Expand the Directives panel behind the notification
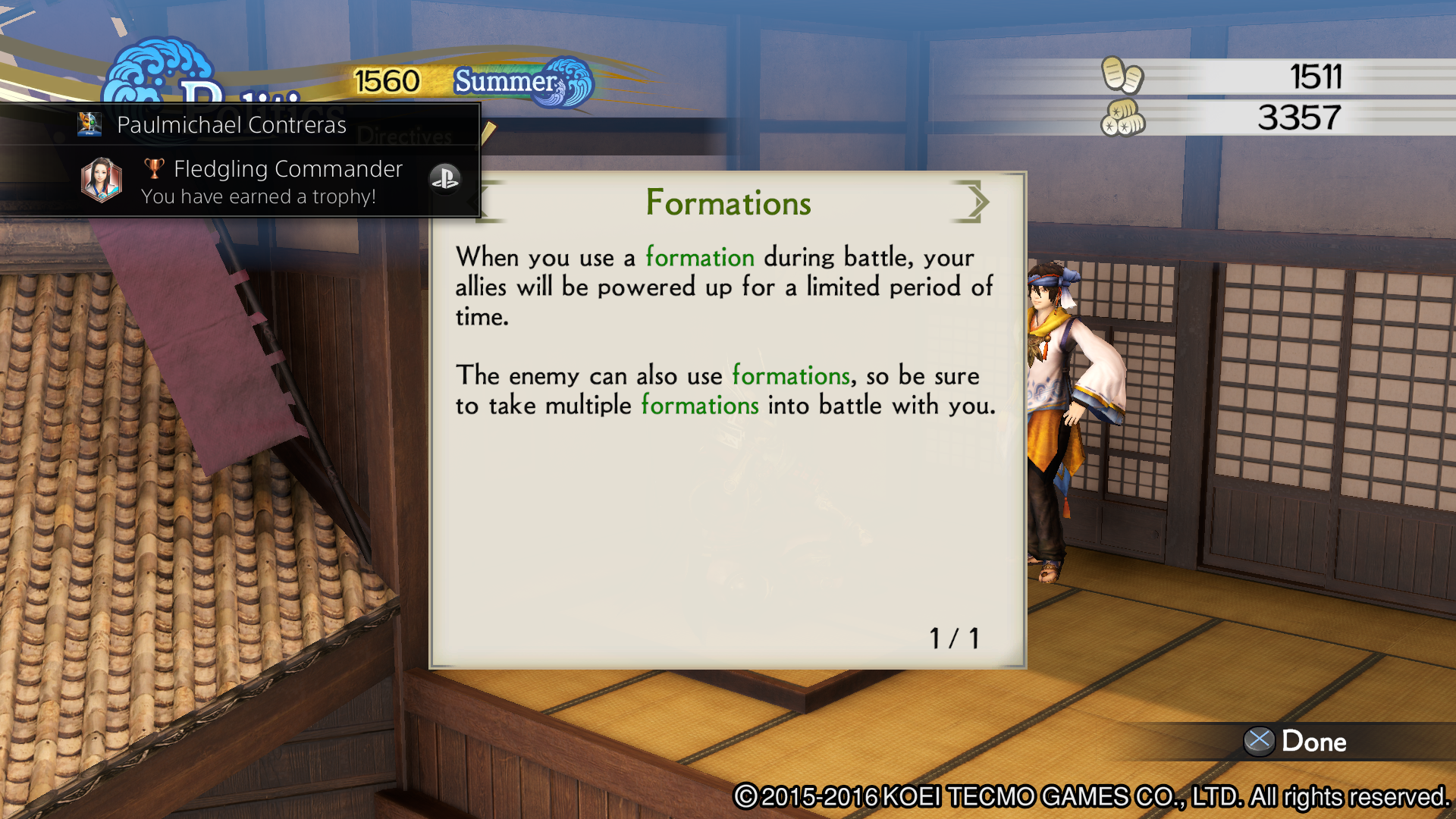1456x819 pixels. pyautogui.click(x=406, y=137)
